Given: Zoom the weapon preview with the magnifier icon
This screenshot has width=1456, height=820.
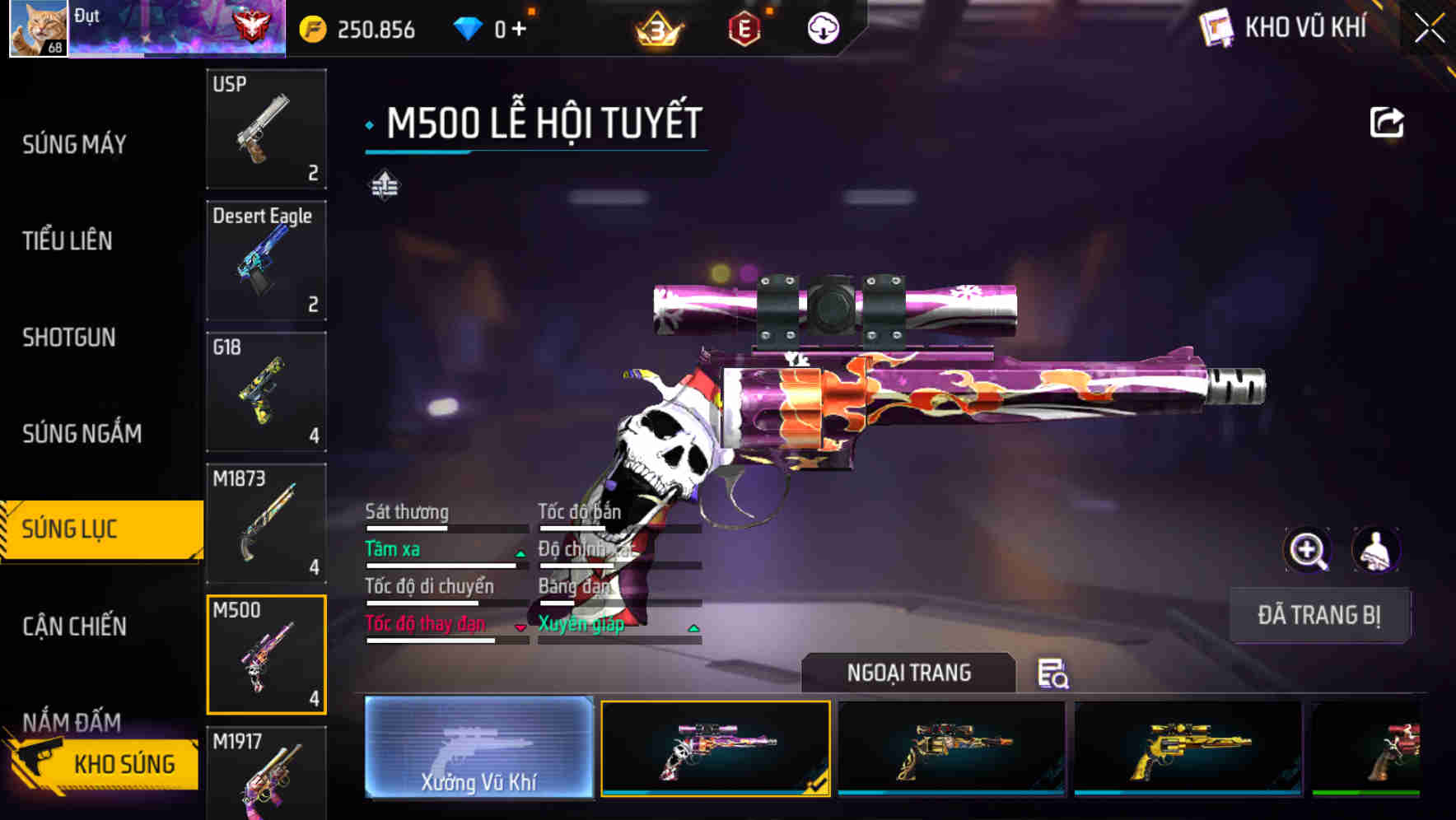Looking at the screenshot, I should [1308, 550].
